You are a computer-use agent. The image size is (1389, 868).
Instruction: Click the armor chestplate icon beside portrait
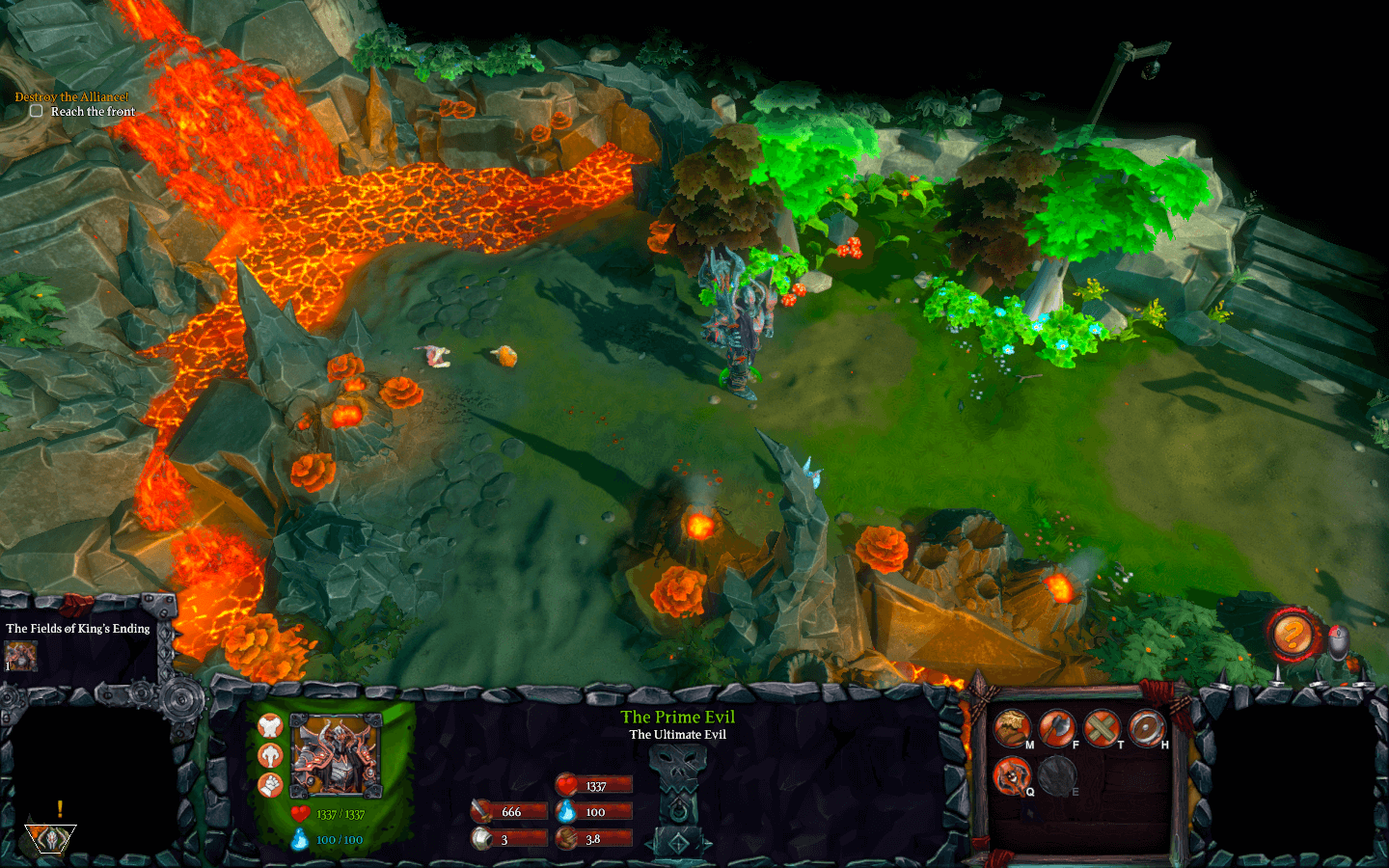(x=270, y=727)
